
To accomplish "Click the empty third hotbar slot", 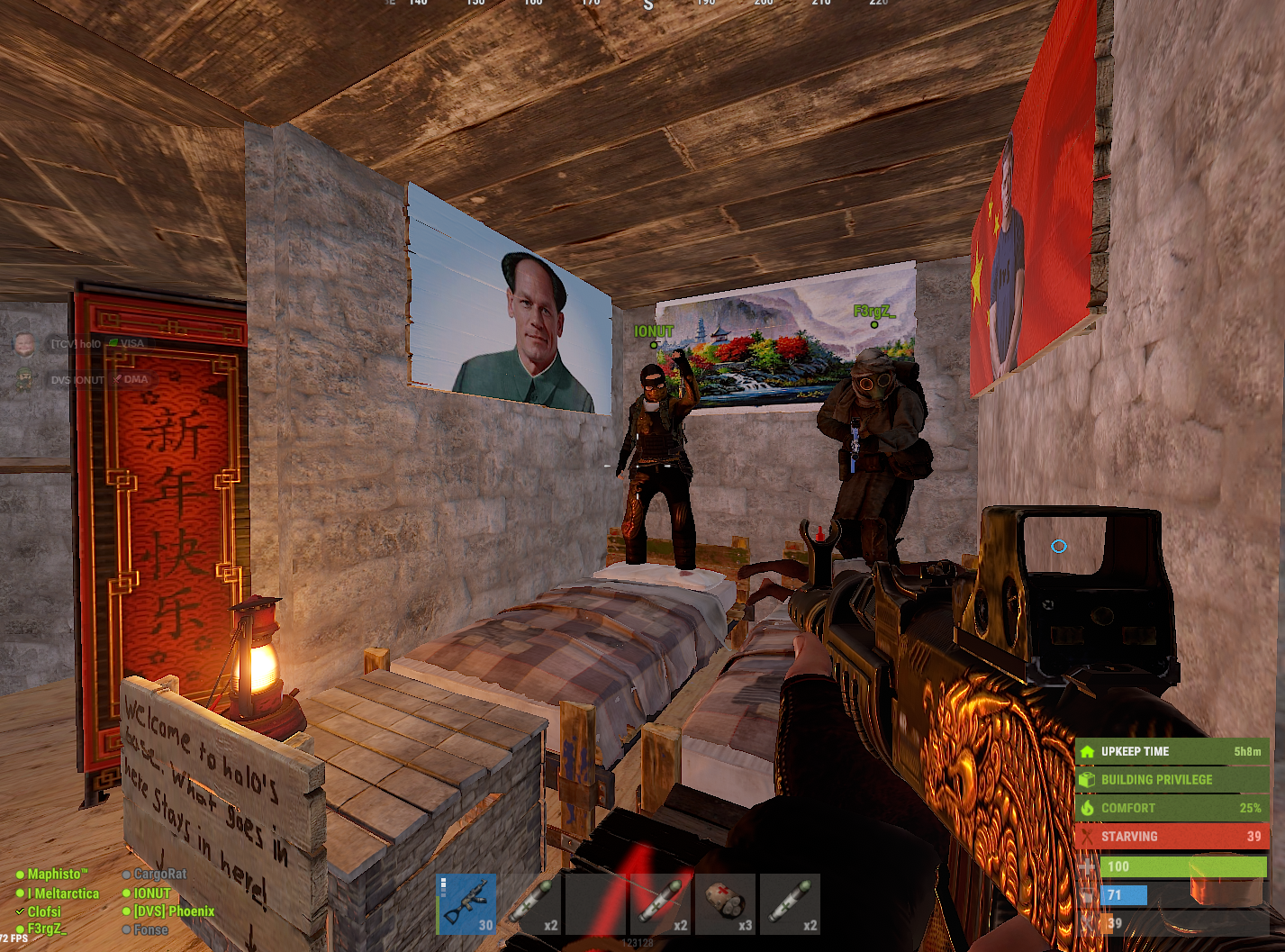I will 595,904.
